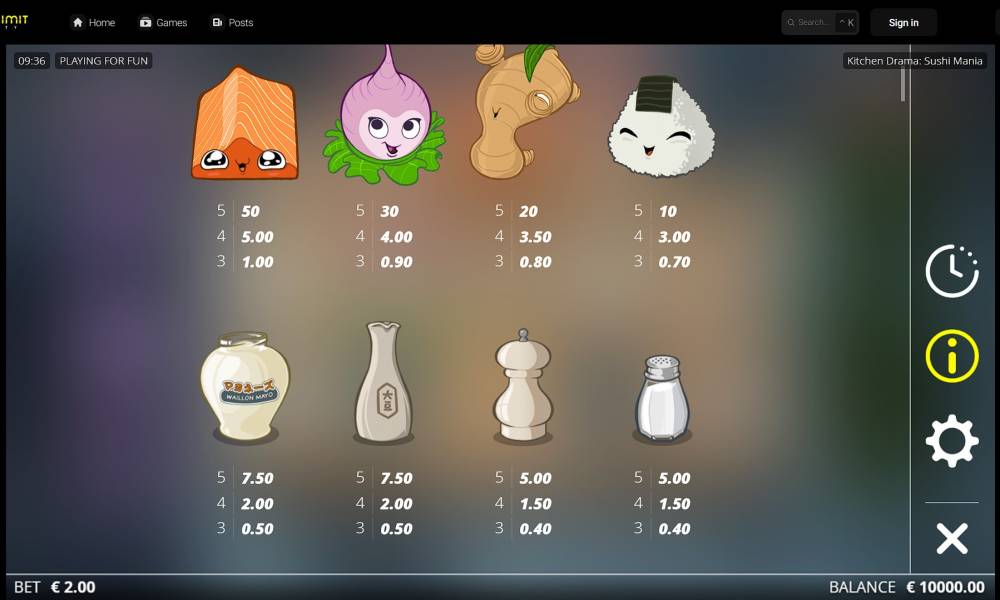Close the paytable with the X button
The height and width of the screenshot is (600, 1000).
pos(951,539)
